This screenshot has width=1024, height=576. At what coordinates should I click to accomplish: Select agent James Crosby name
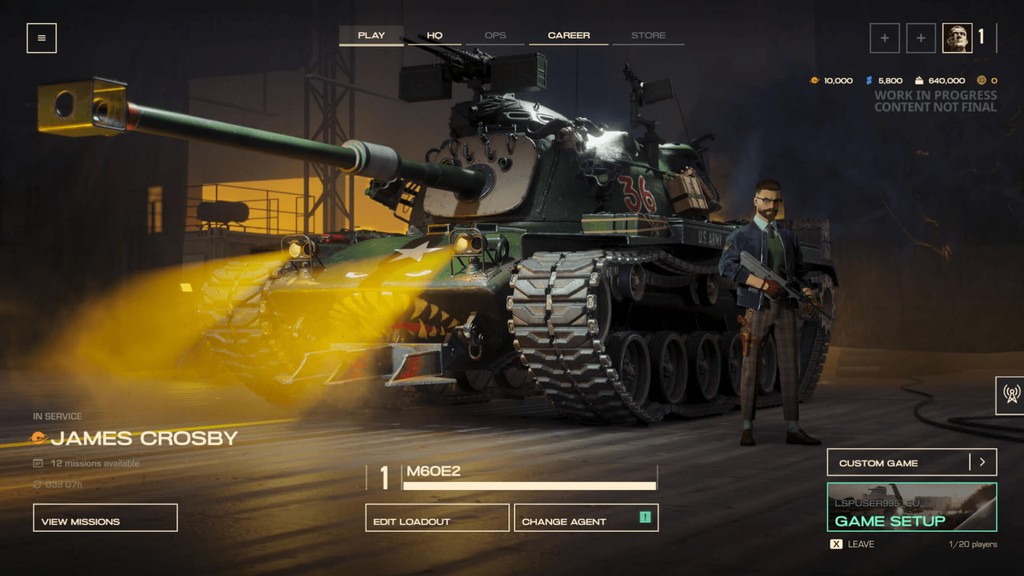pyautogui.click(x=144, y=438)
